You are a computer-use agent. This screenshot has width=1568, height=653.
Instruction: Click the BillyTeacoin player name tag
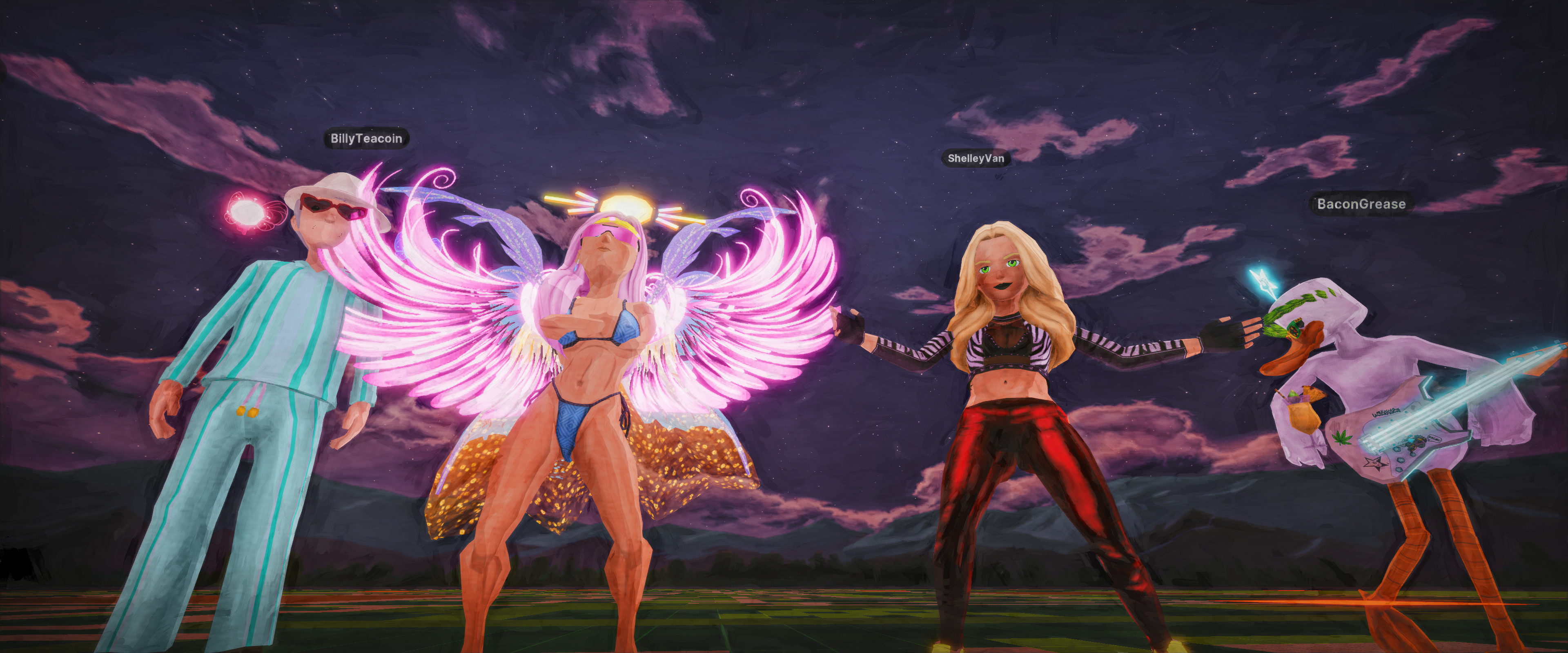click(x=366, y=139)
